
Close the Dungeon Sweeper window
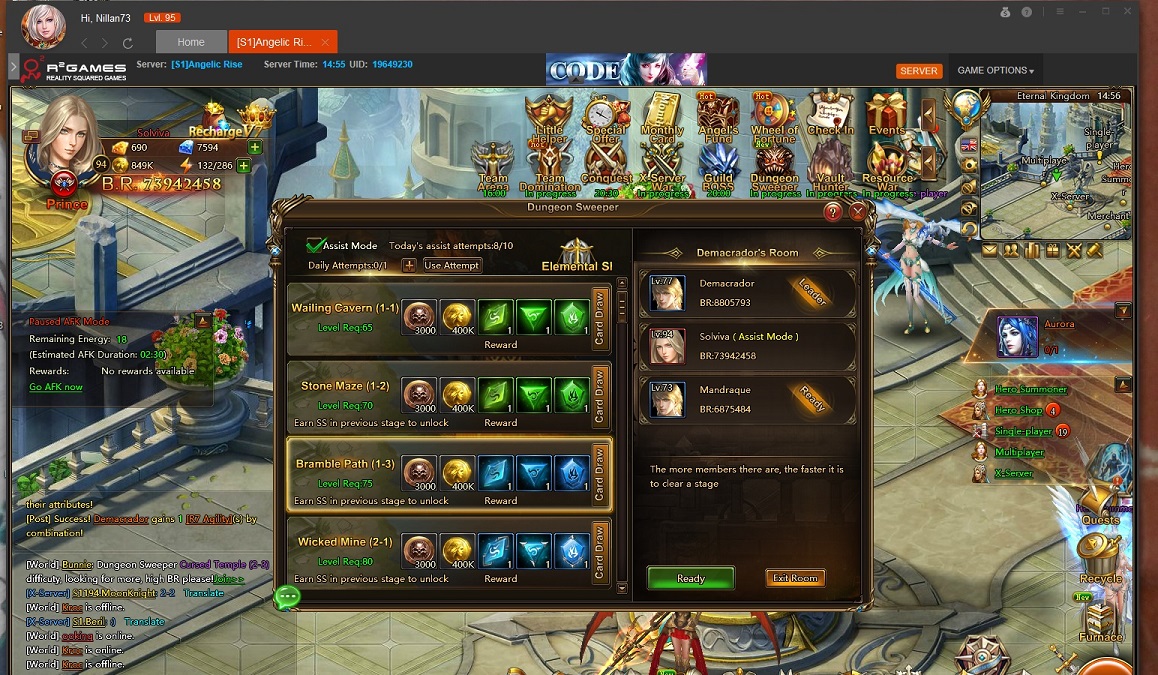(857, 212)
